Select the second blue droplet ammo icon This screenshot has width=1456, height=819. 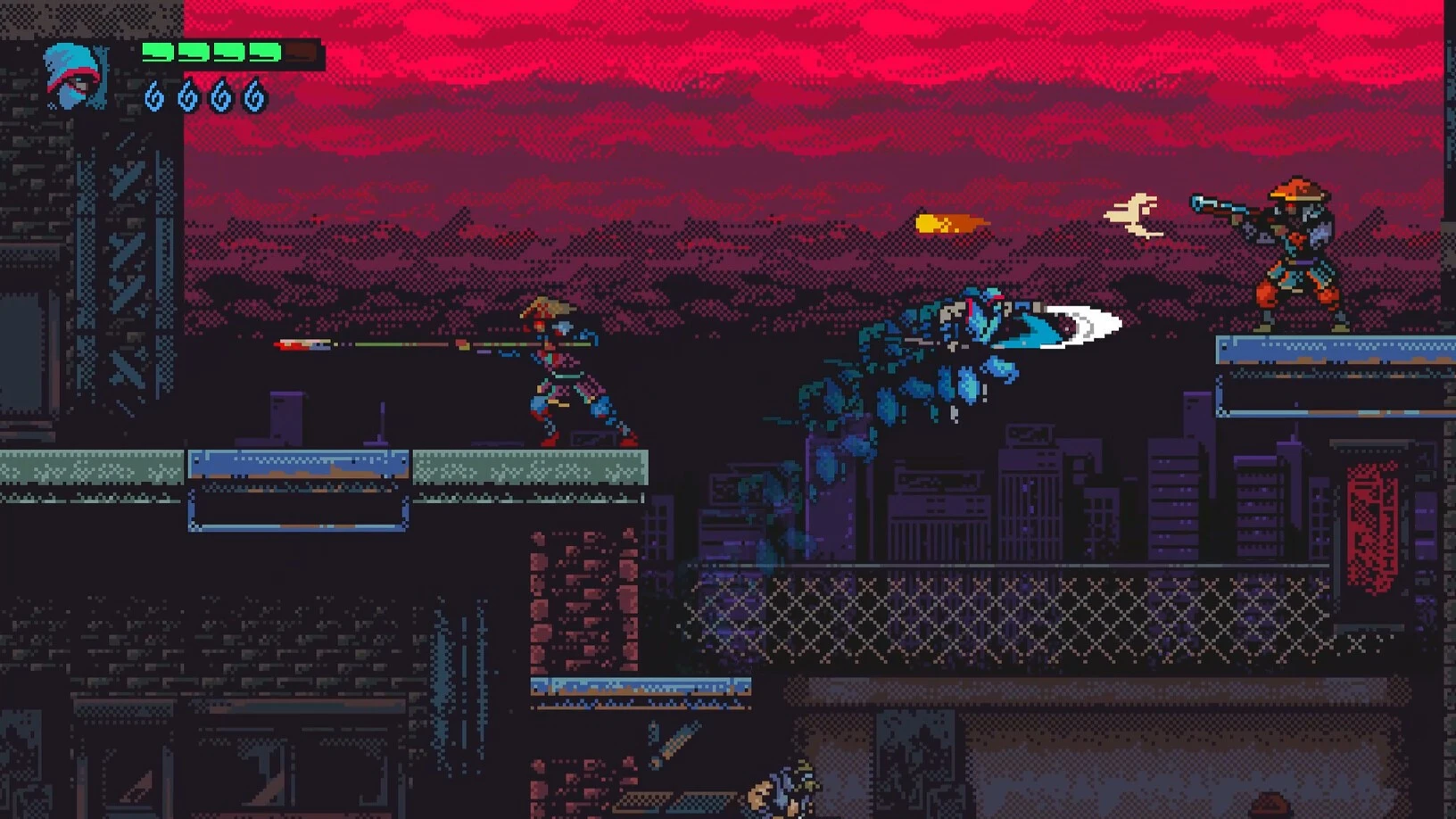(x=189, y=96)
